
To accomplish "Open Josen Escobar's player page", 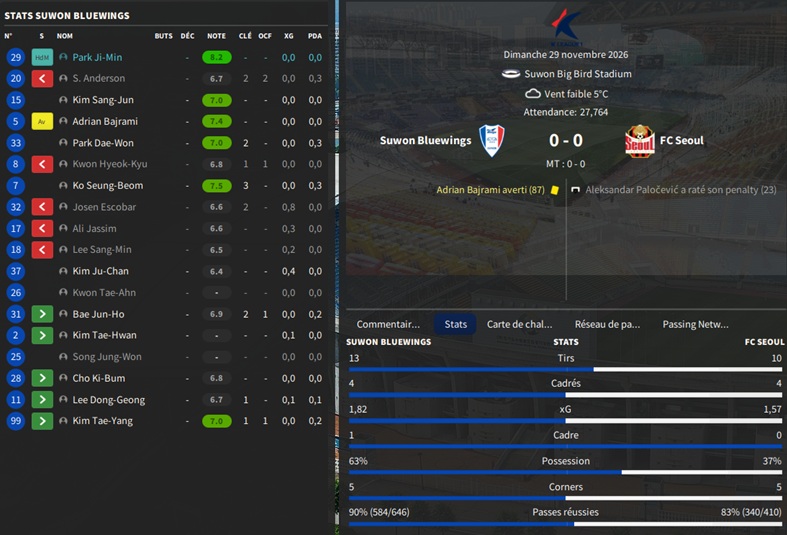I will [104, 207].
